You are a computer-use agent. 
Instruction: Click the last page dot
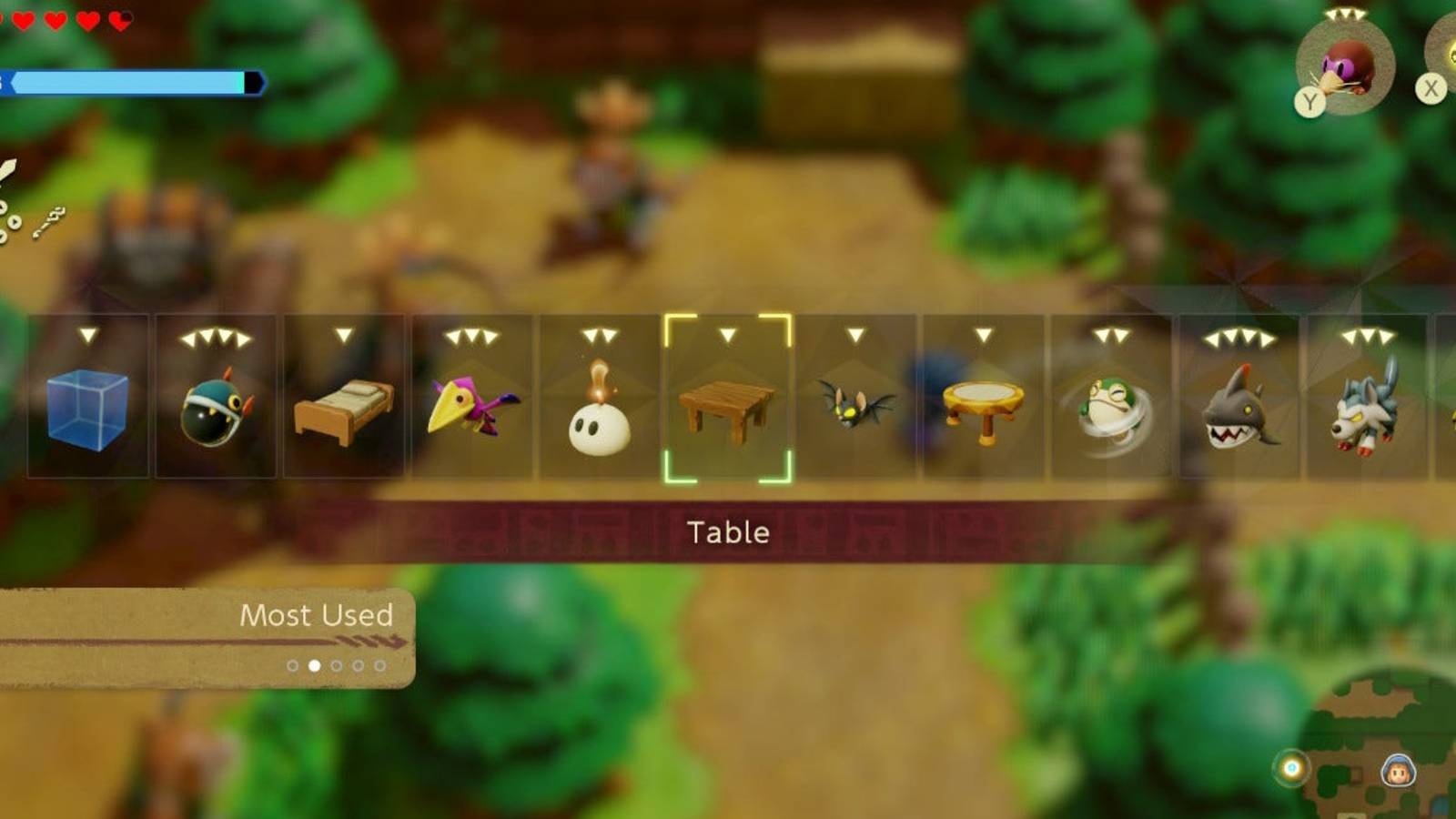tap(379, 665)
